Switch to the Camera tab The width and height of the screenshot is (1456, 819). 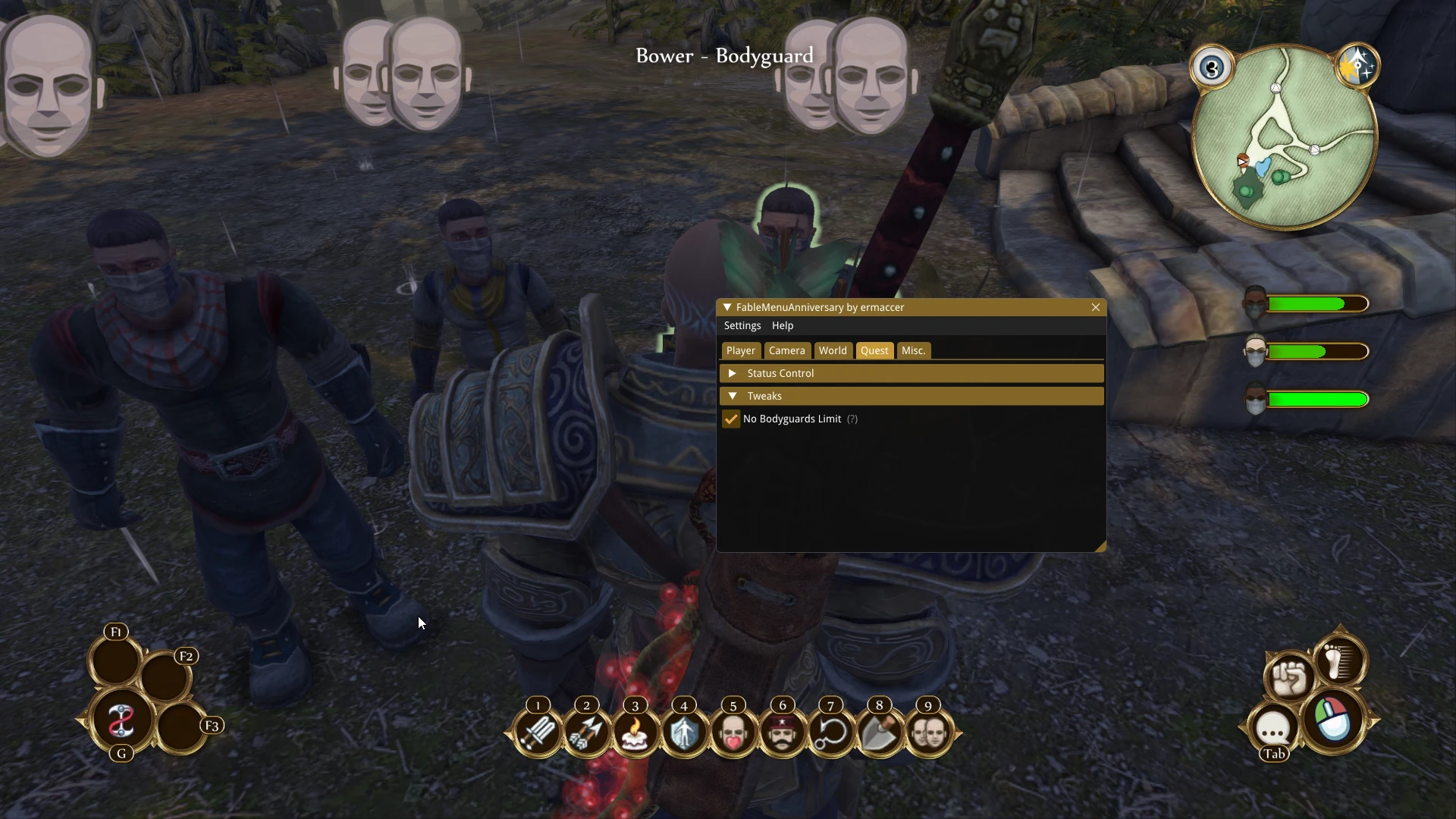(x=786, y=350)
